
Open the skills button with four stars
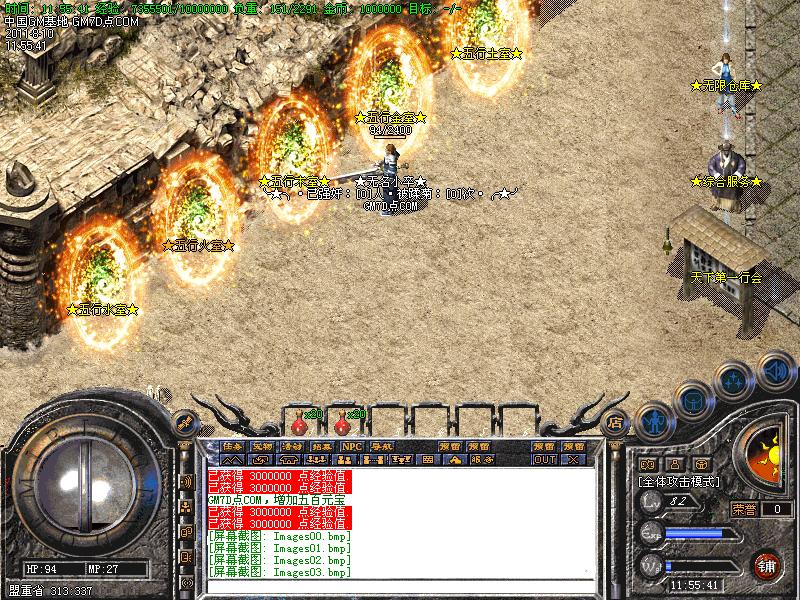point(734,381)
